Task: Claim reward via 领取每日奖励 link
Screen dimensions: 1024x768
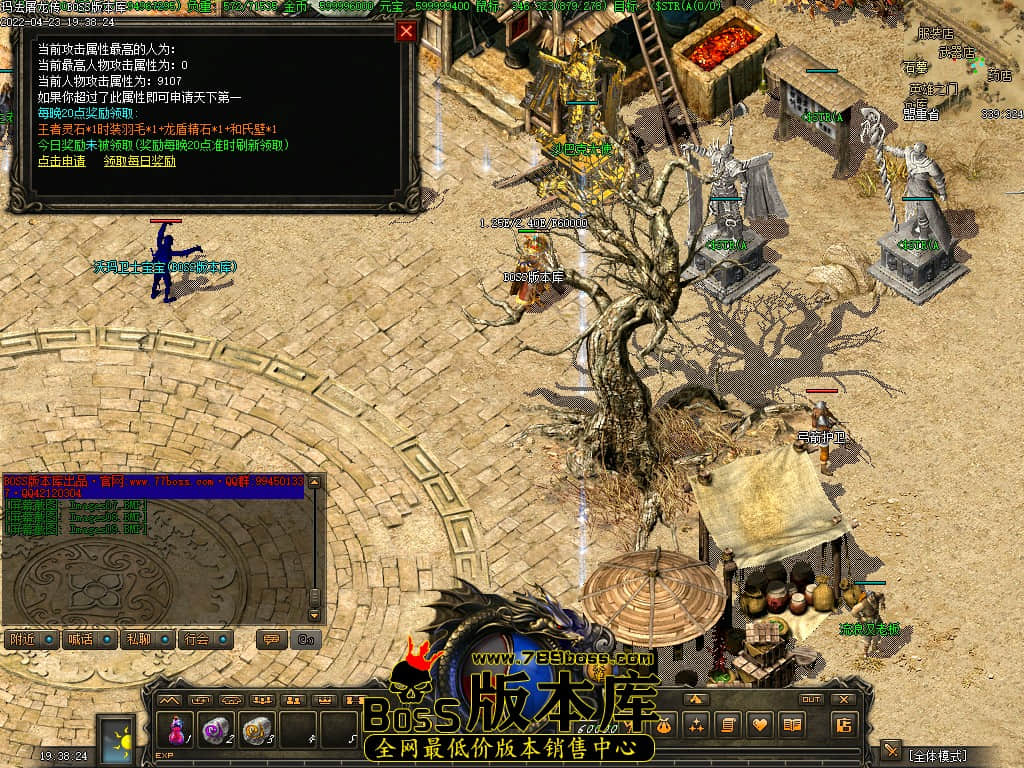Action: pos(140,161)
